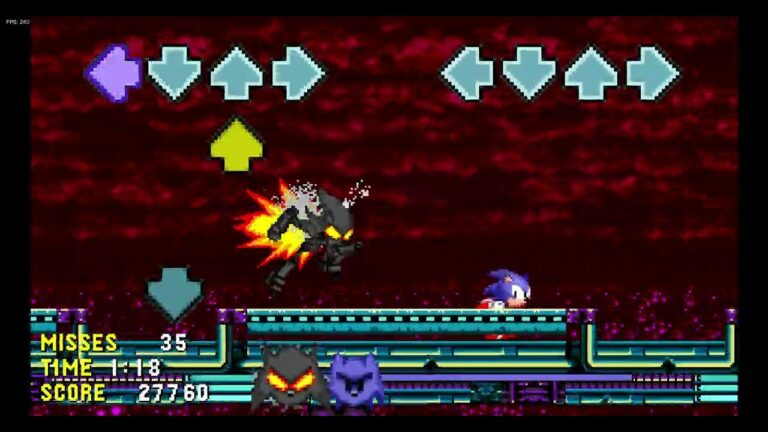
Task: Select the purple Sonic health icon
Action: [x=356, y=381]
